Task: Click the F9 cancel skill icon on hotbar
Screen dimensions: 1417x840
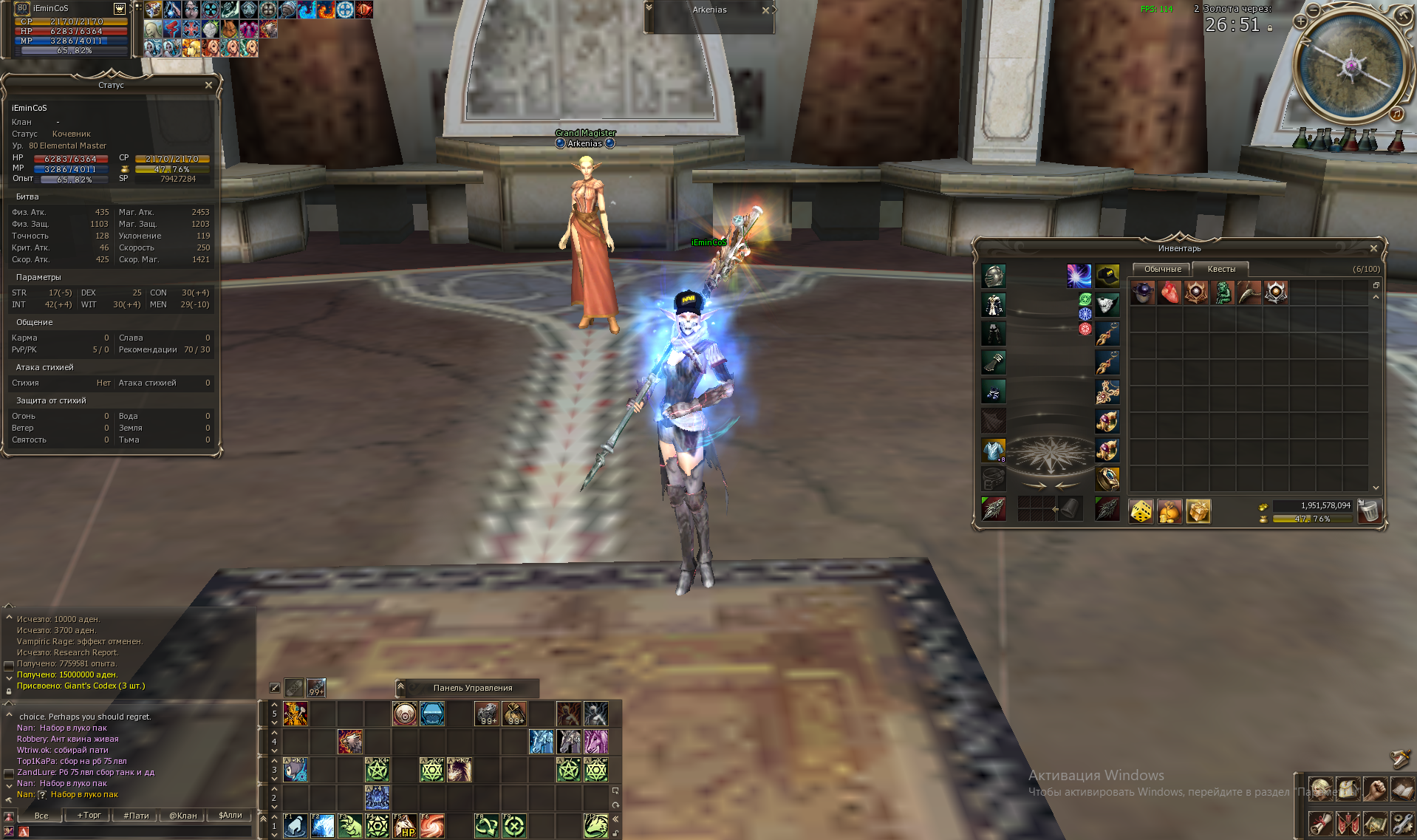Action: tap(515, 826)
